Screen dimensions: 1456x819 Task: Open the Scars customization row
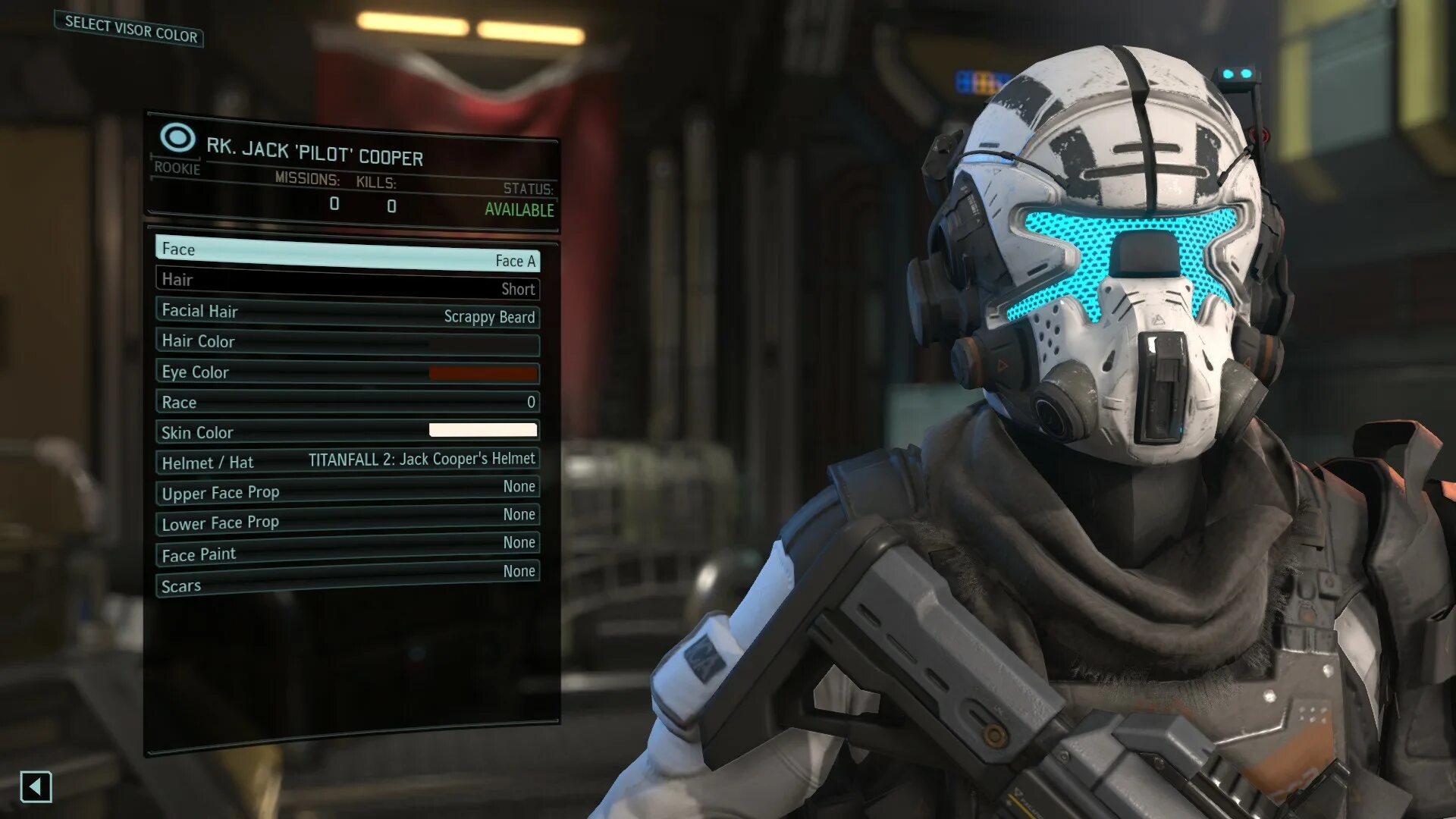(347, 580)
